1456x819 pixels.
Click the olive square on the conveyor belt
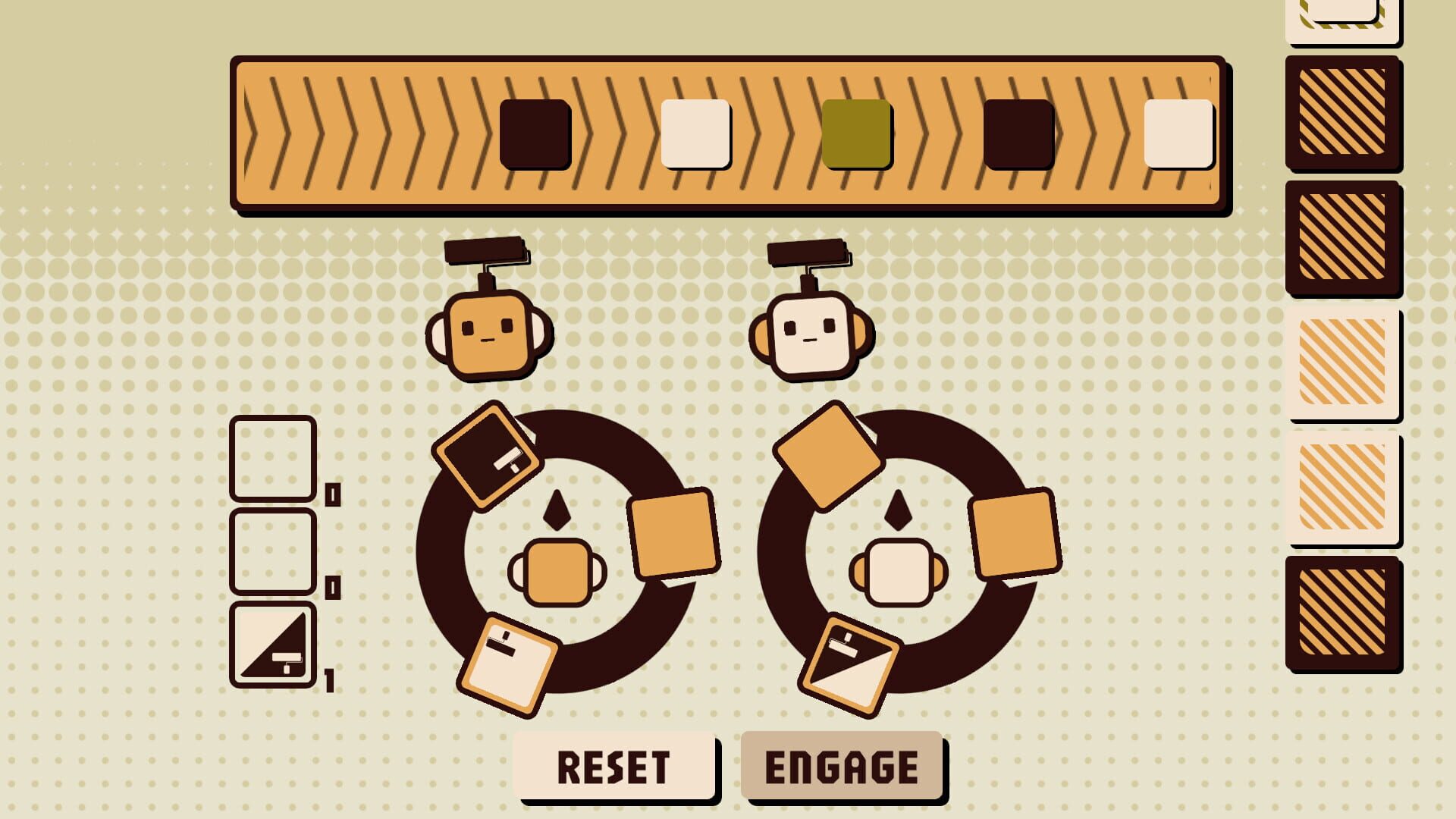point(857,134)
